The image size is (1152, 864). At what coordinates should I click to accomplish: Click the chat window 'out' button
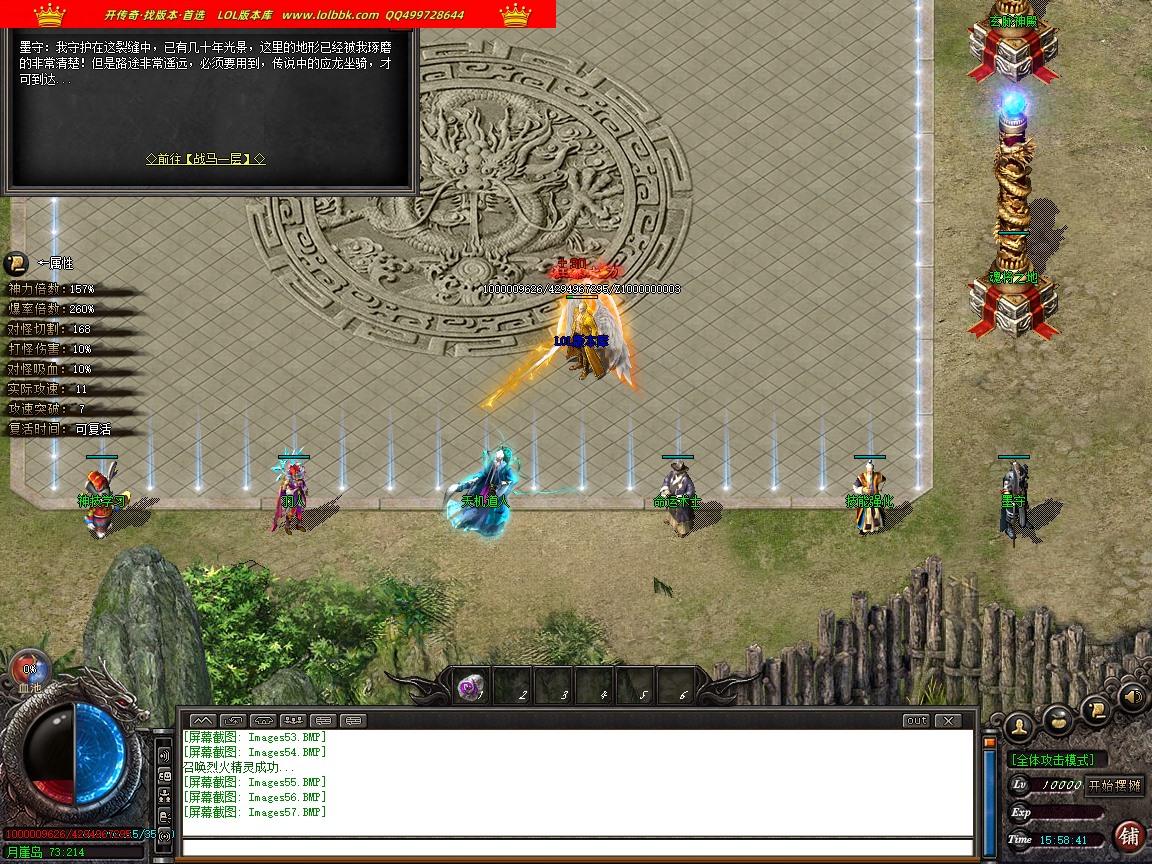915,720
